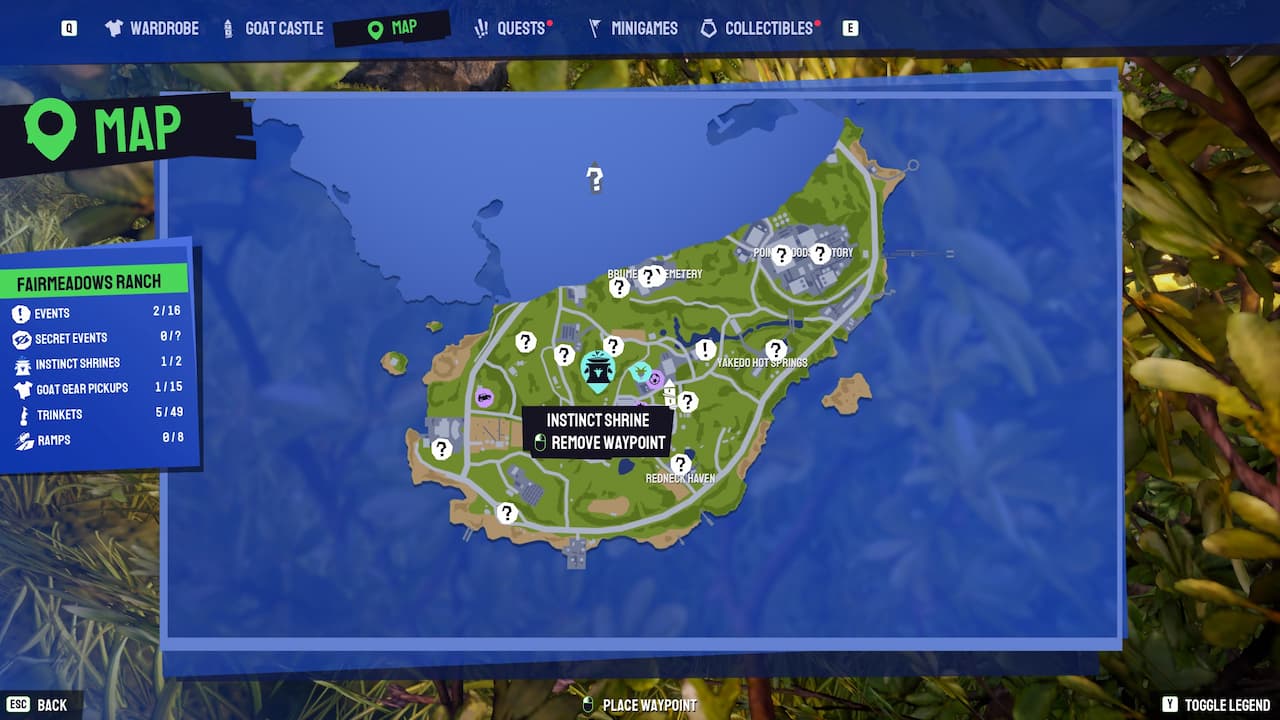Select the Goat Gear Pickups legend icon
1280x720 pixels.
[23, 389]
